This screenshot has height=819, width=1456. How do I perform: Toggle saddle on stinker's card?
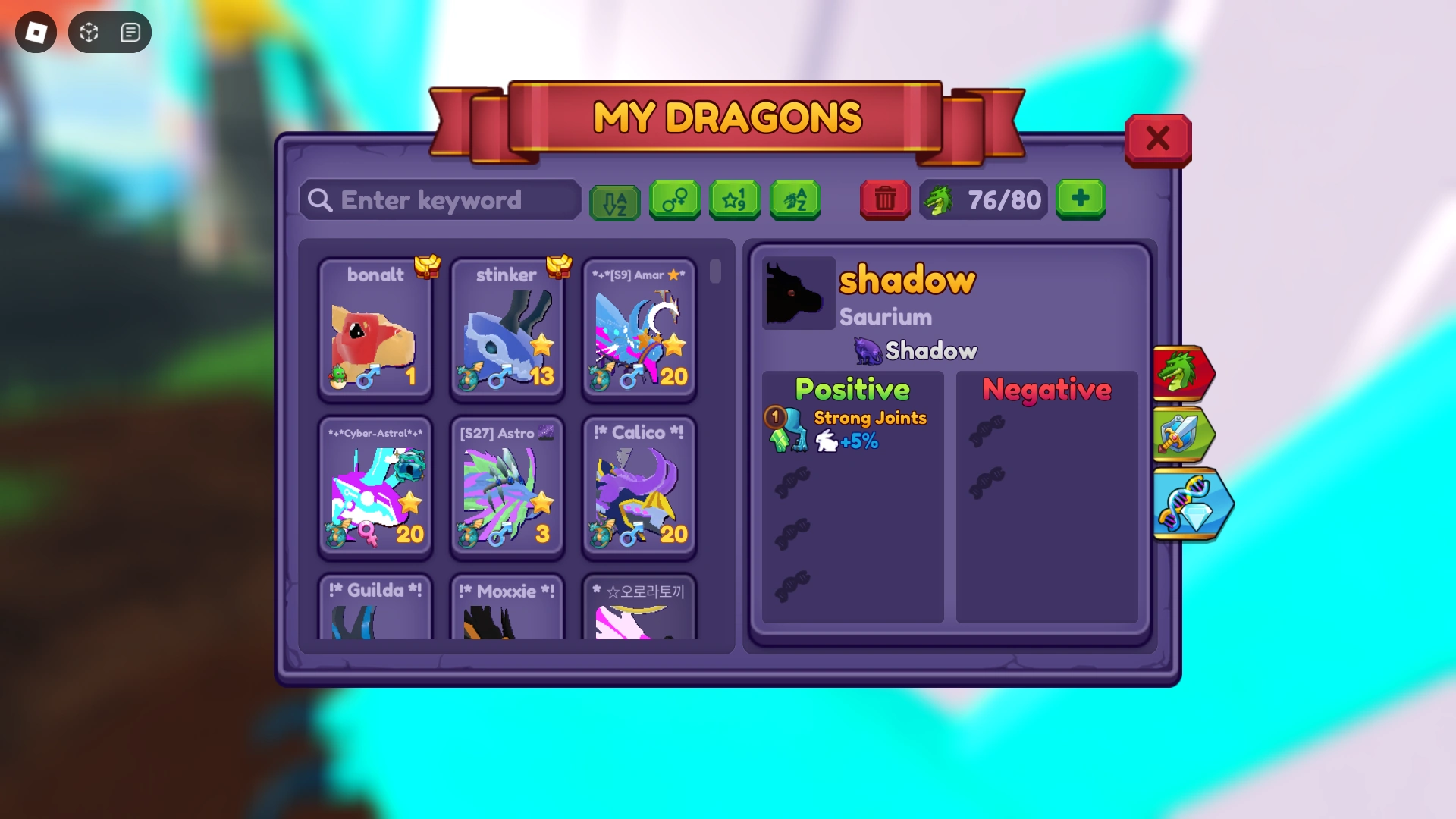point(558,267)
